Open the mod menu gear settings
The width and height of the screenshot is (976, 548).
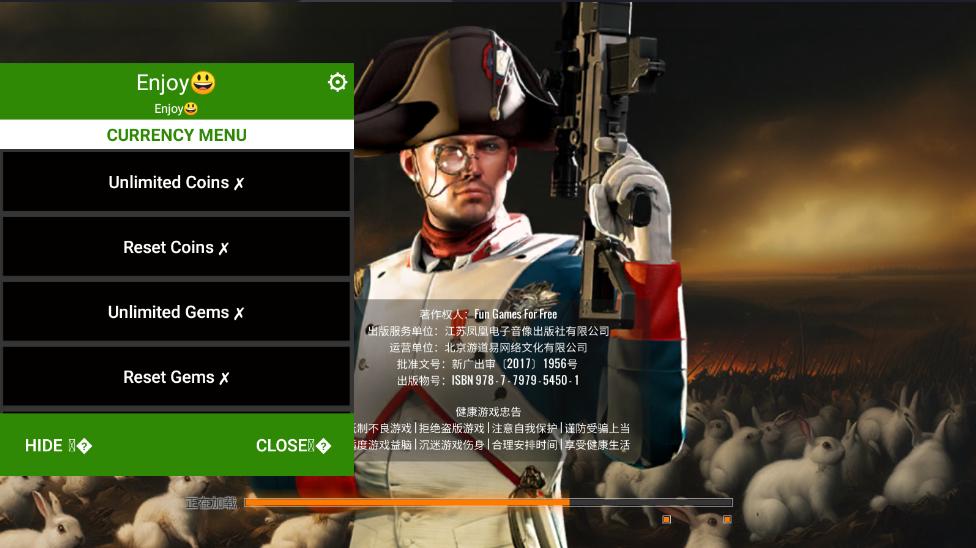337,82
